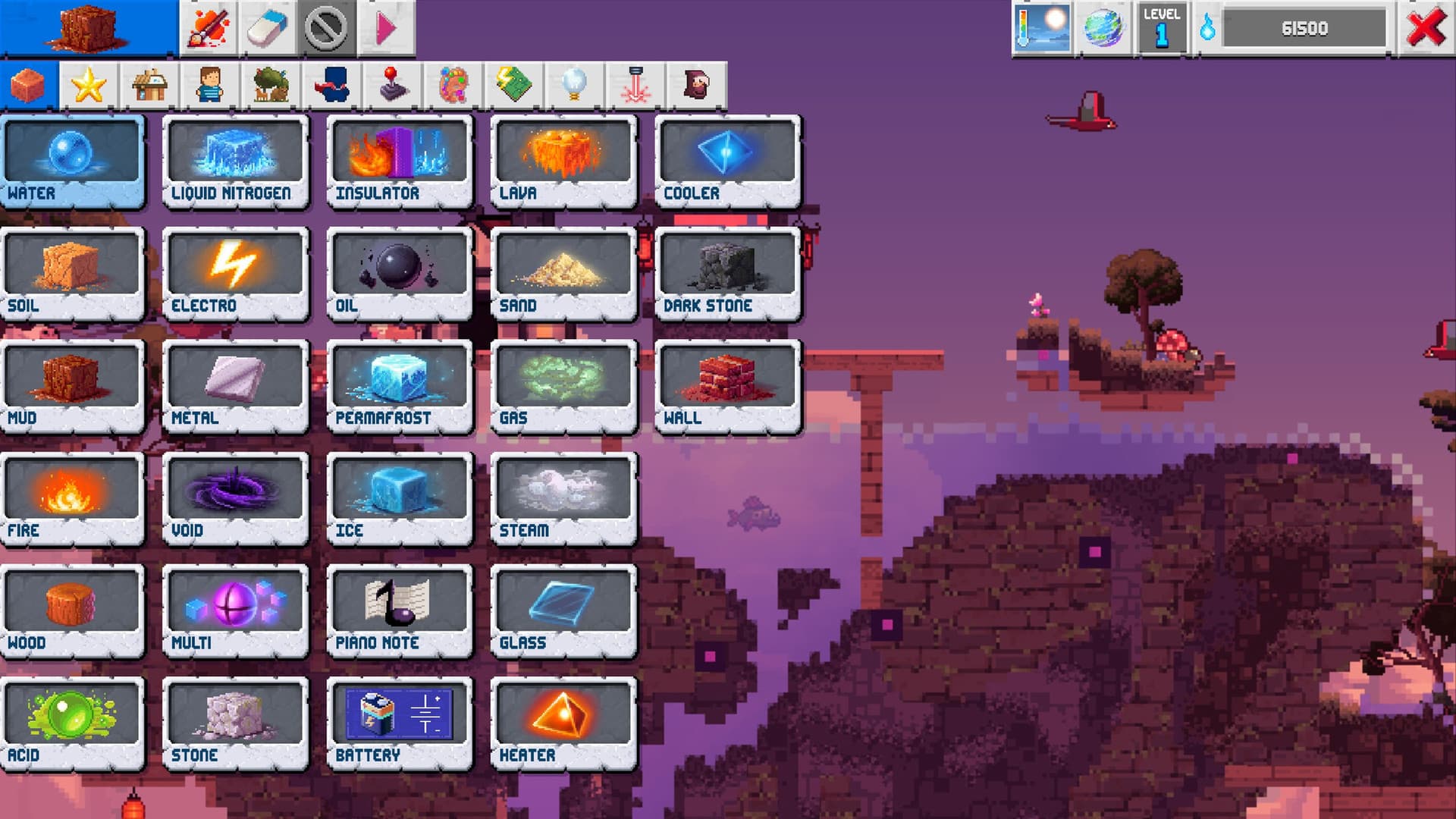The height and width of the screenshot is (819, 1456).
Task: Enable the currently selected Water element
Action: (73, 159)
